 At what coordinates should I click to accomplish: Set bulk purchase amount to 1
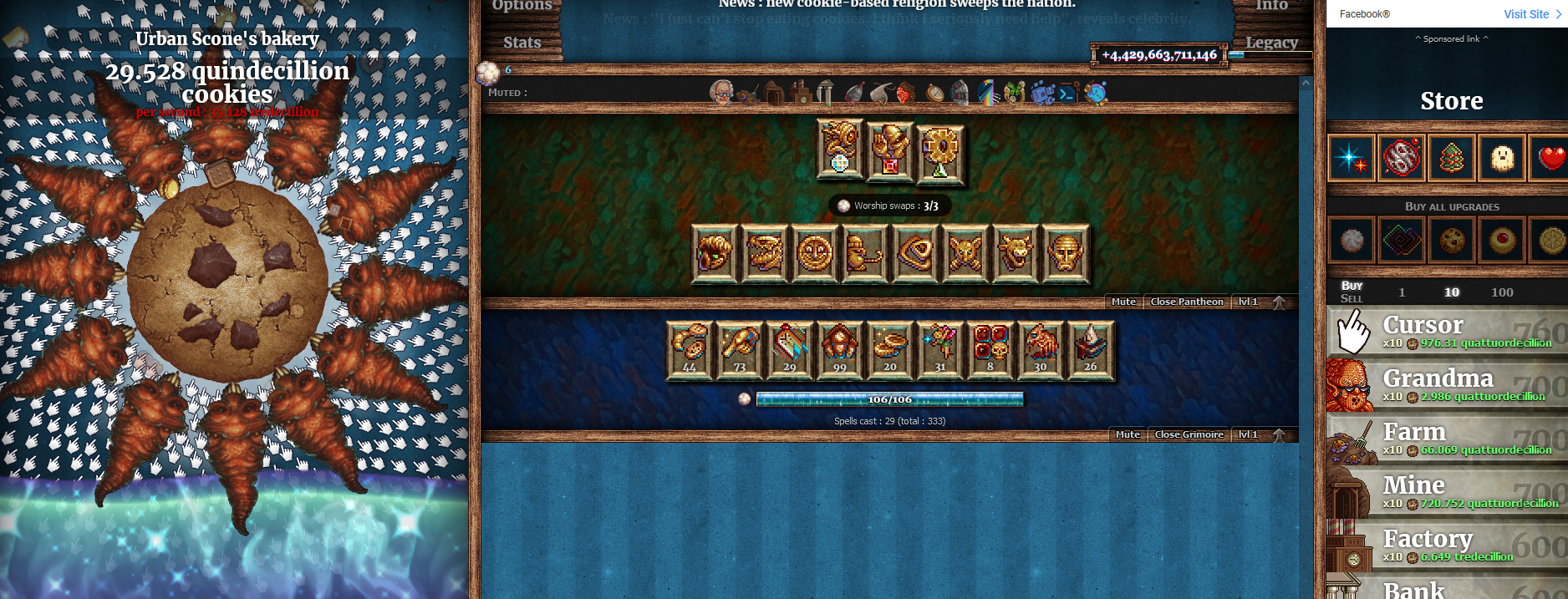click(1402, 292)
